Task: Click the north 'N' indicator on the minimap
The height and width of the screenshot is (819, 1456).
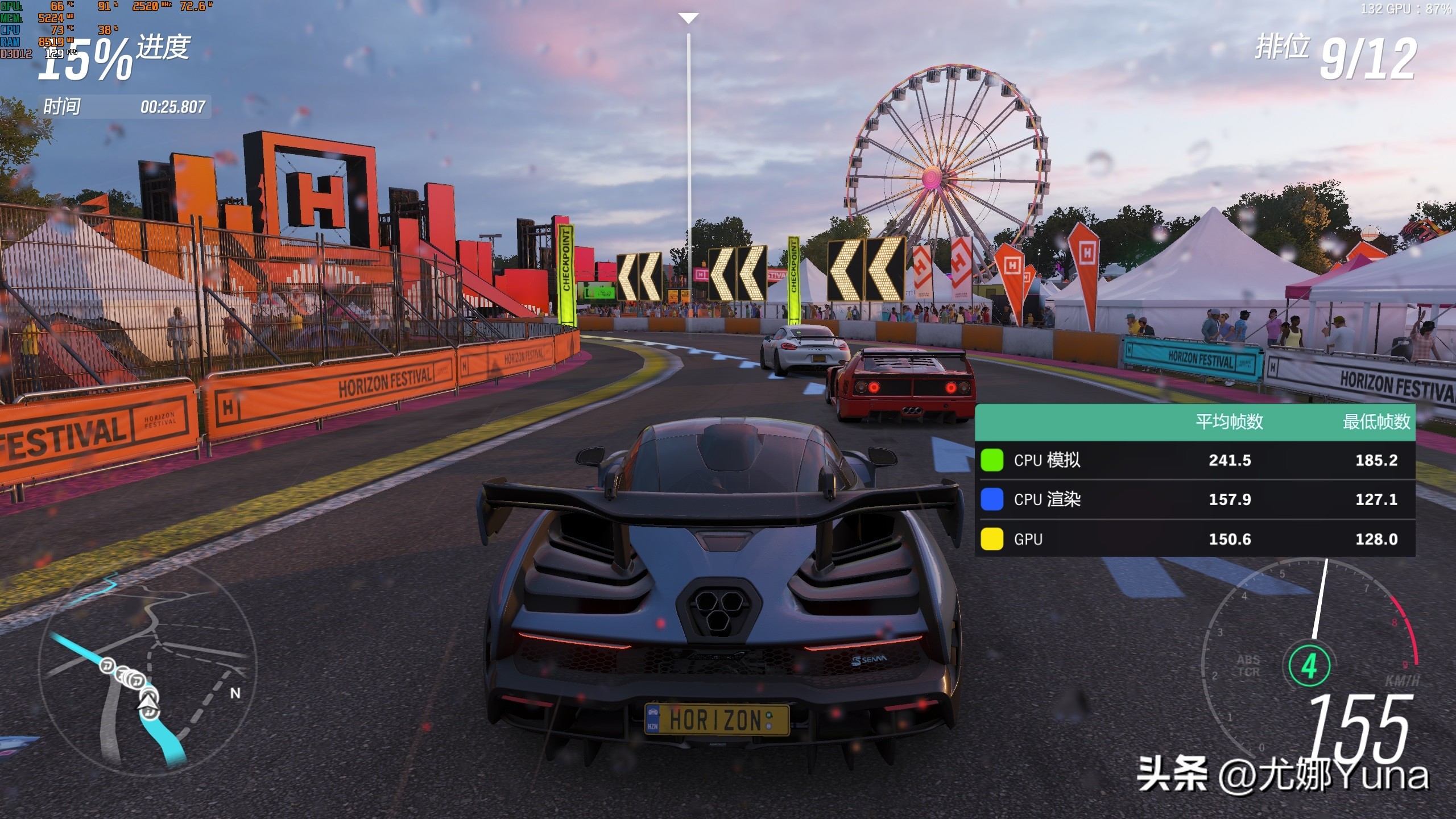Action: coord(235,693)
